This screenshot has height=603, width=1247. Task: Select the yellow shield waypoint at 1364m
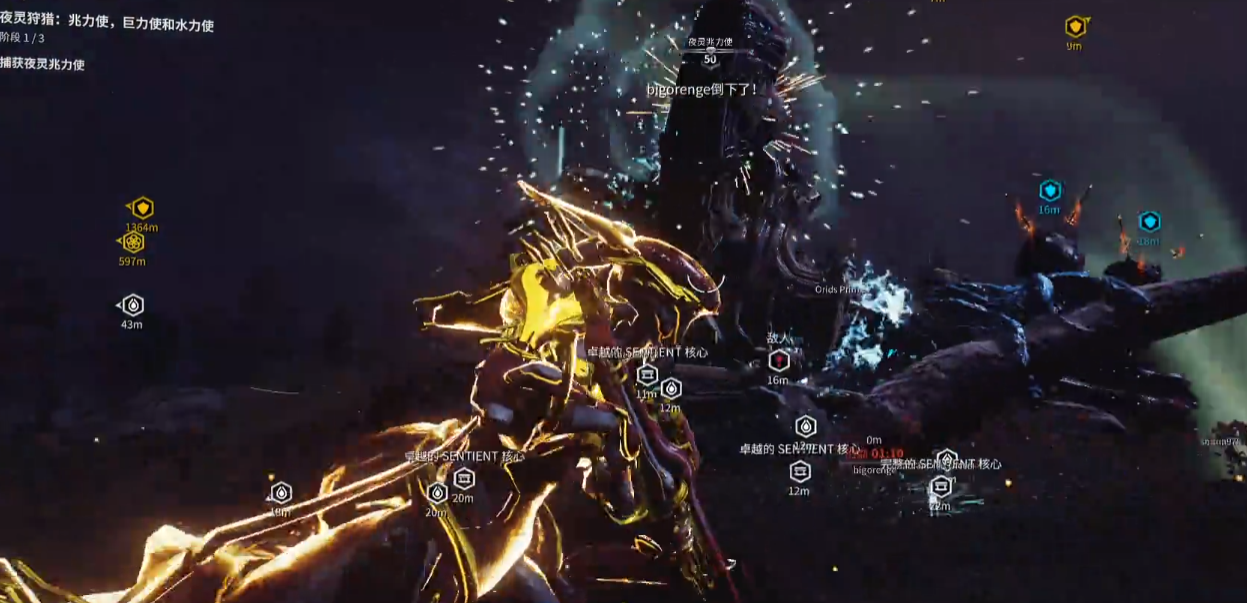pyautogui.click(x=143, y=208)
